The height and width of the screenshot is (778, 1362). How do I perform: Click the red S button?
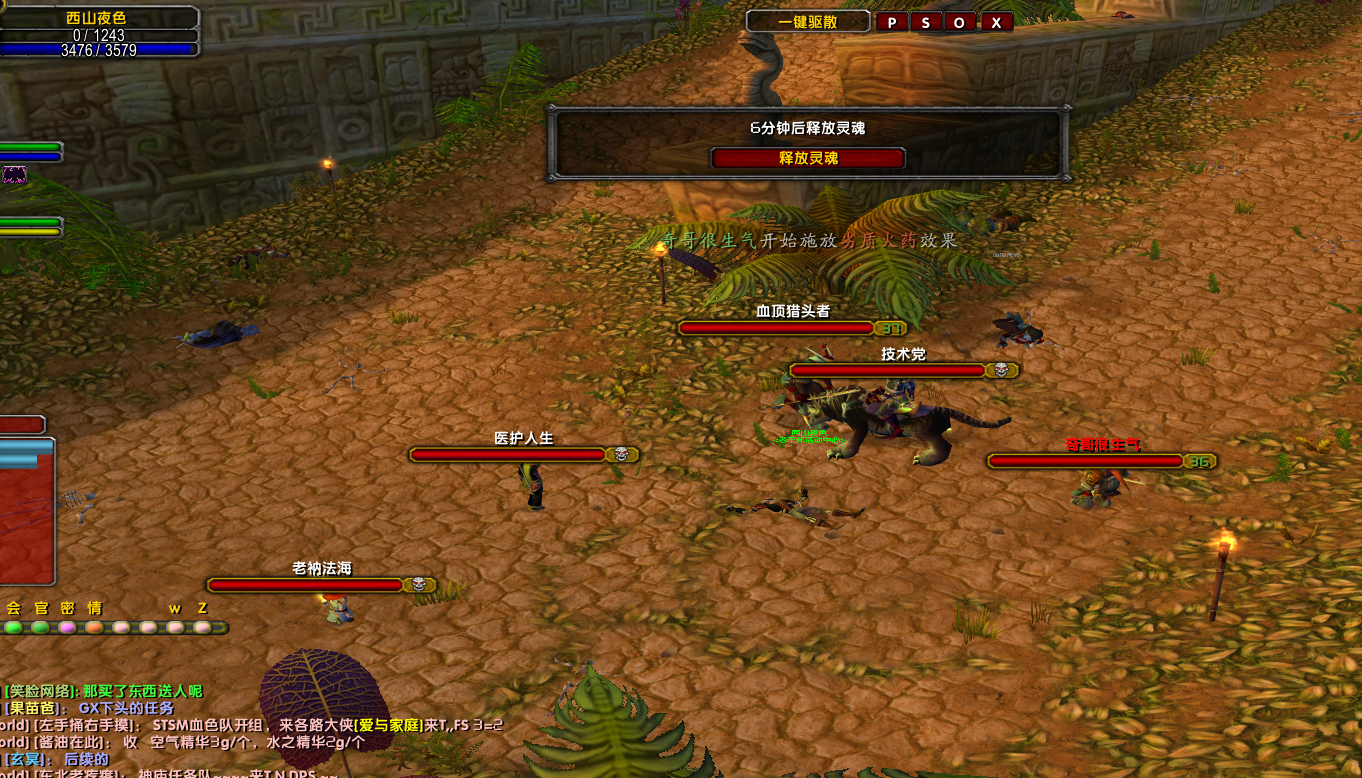point(925,22)
